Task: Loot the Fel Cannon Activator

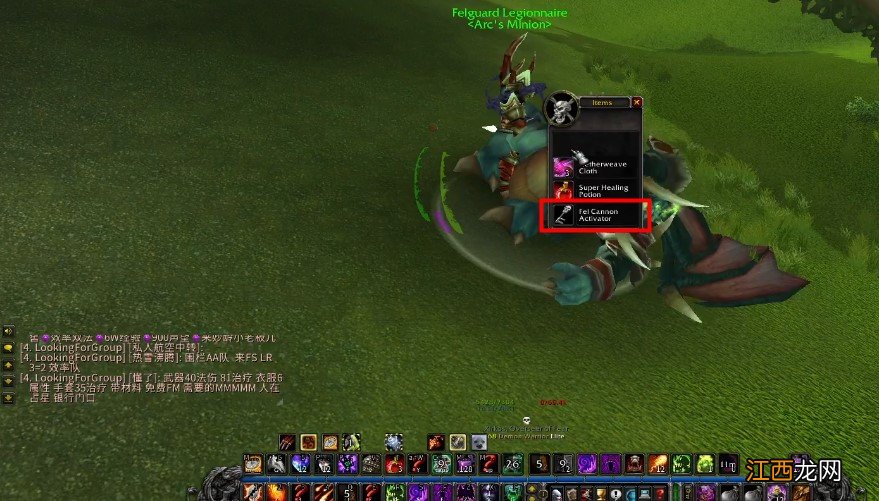Action: pos(596,214)
